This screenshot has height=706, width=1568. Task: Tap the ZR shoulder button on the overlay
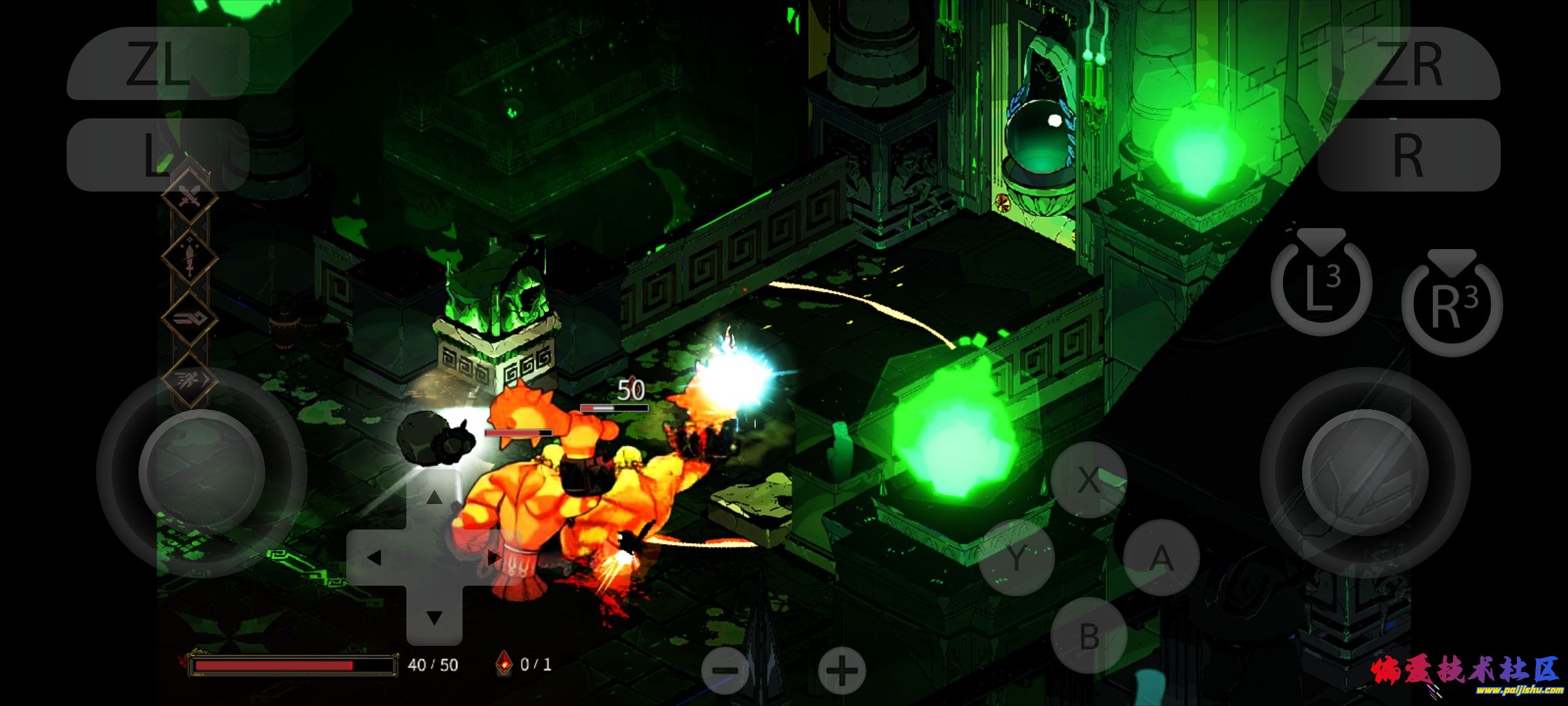pyautogui.click(x=1408, y=64)
